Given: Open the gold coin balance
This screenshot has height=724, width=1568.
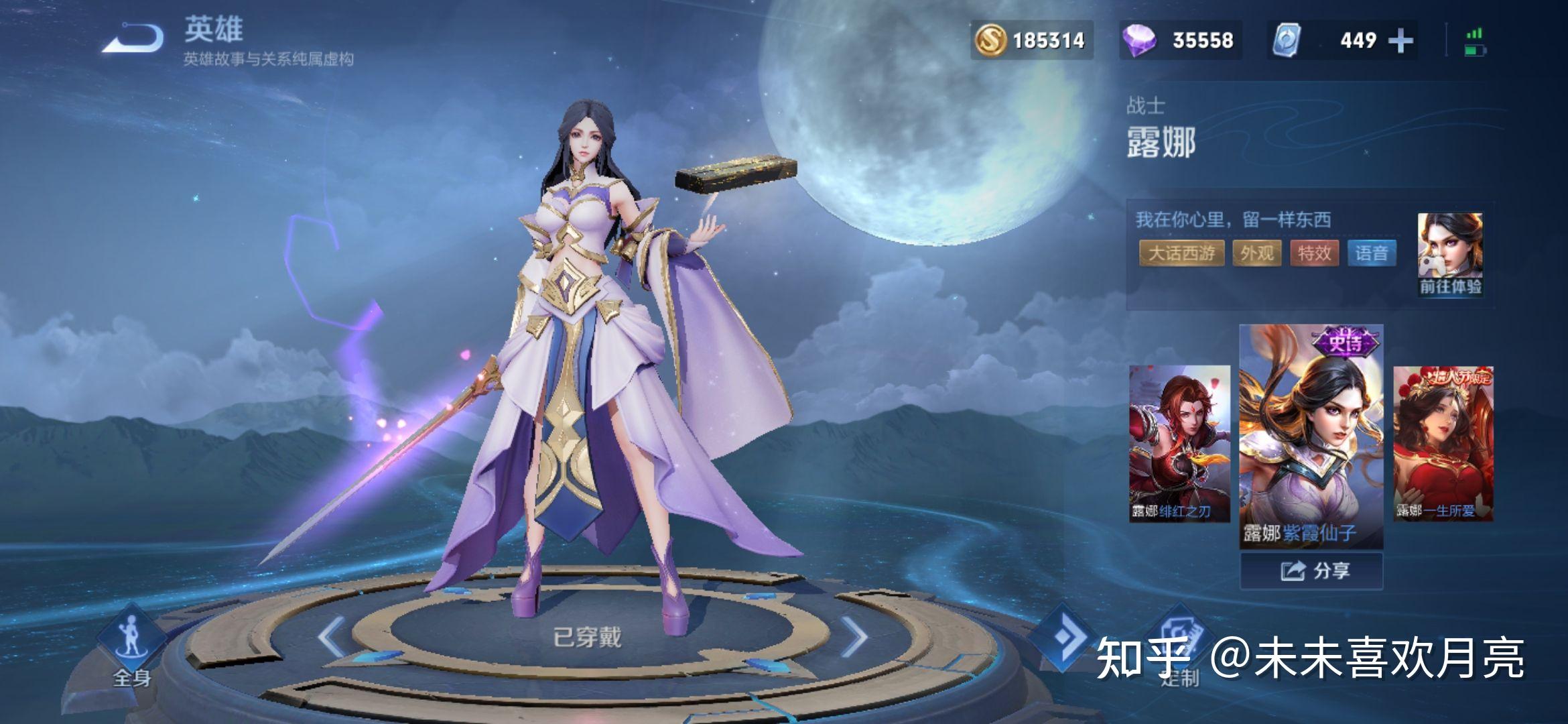Looking at the screenshot, I should (1032, 41).
